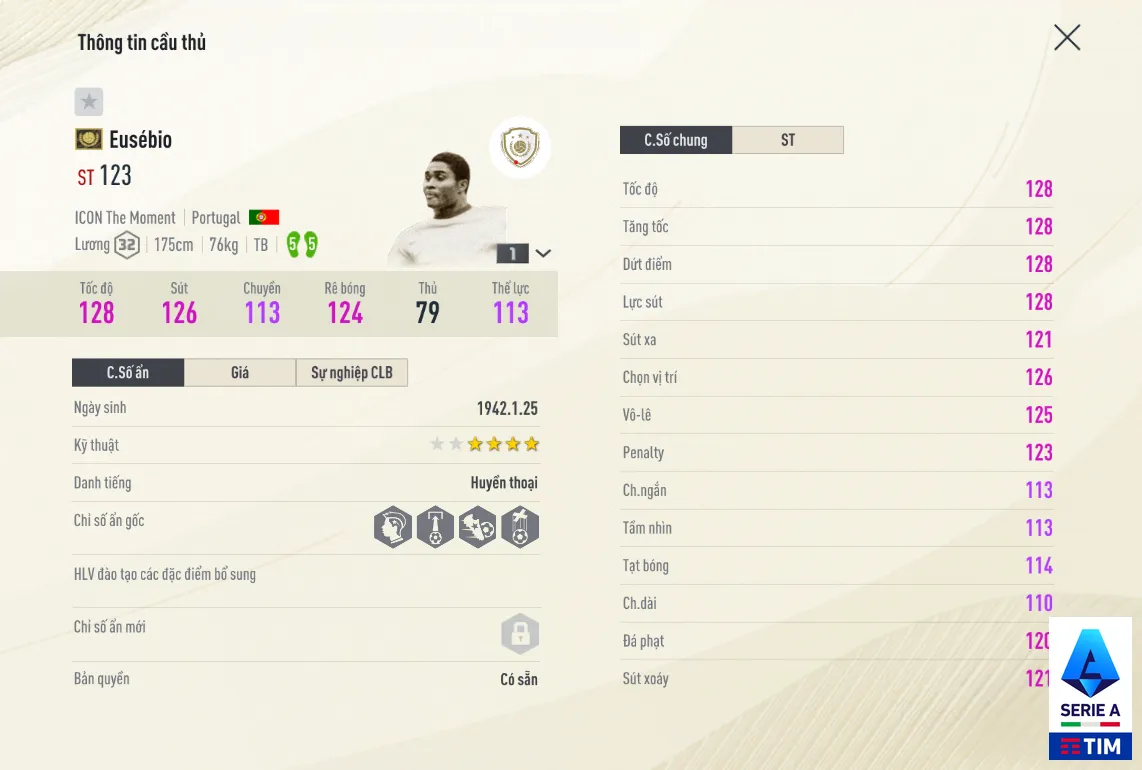The width and height of the screenshot is (1142, 770).
Task: Switch to the ST position tab
Action: (x=788, y=140)
